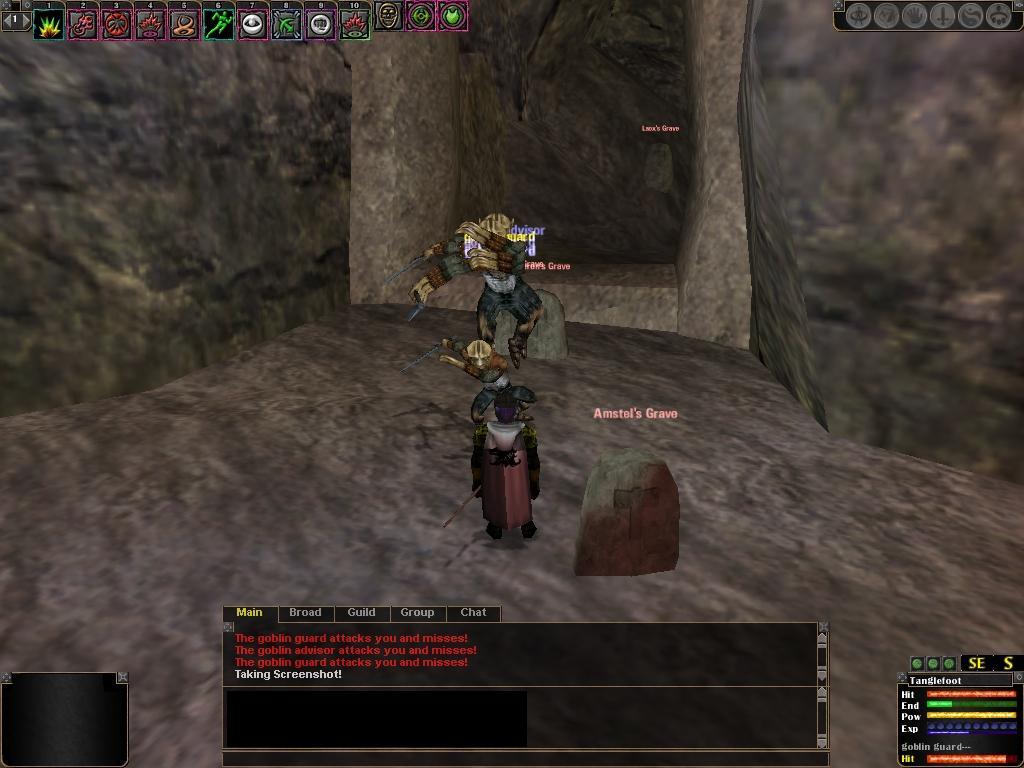This screenshot has width=1024, height=768.
Task: Activate the red circular emblem in slot 3
Action: [116, 24]
